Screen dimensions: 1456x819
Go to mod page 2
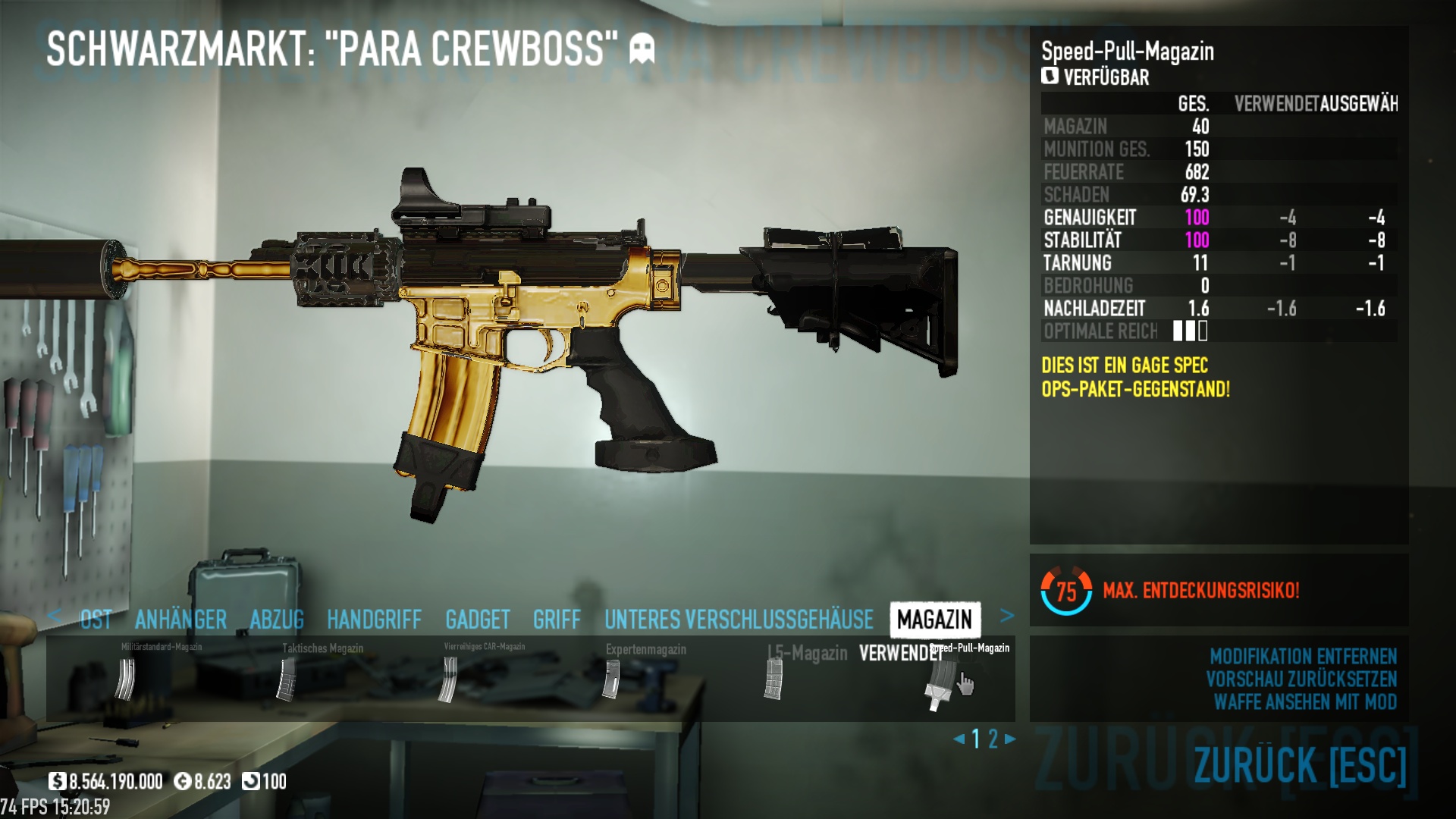point(993,739)
